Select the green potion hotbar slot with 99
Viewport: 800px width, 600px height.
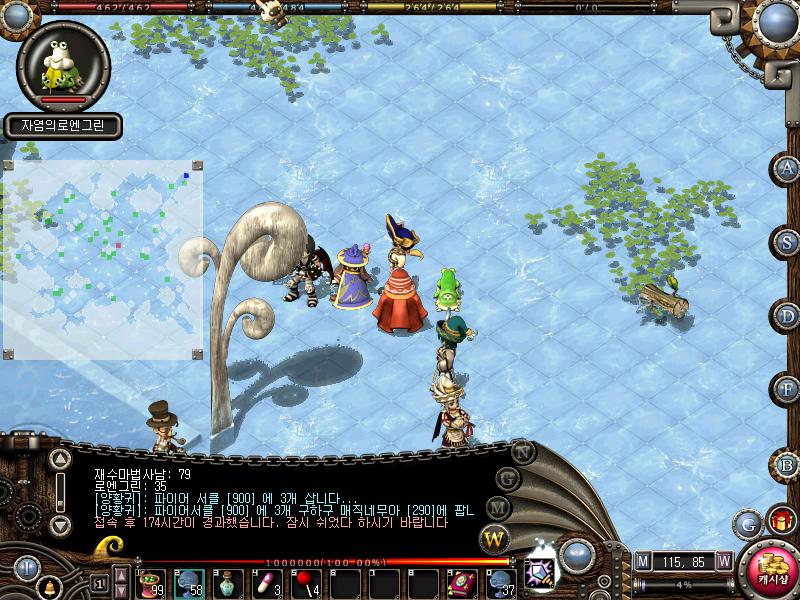tap(151, 582)
